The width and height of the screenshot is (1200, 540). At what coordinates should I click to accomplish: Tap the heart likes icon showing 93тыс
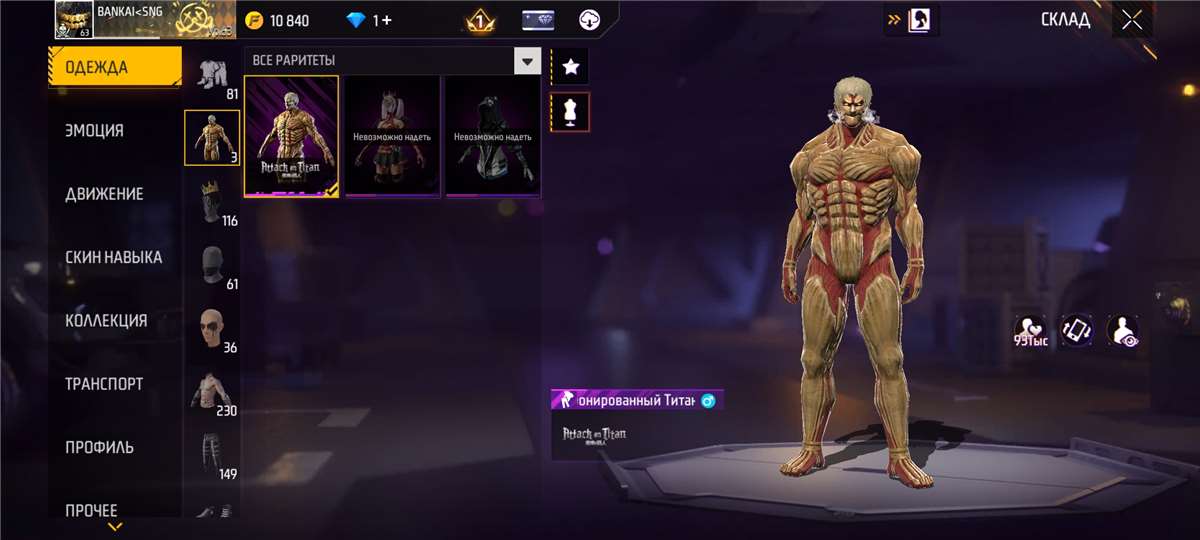[1030, 331]
